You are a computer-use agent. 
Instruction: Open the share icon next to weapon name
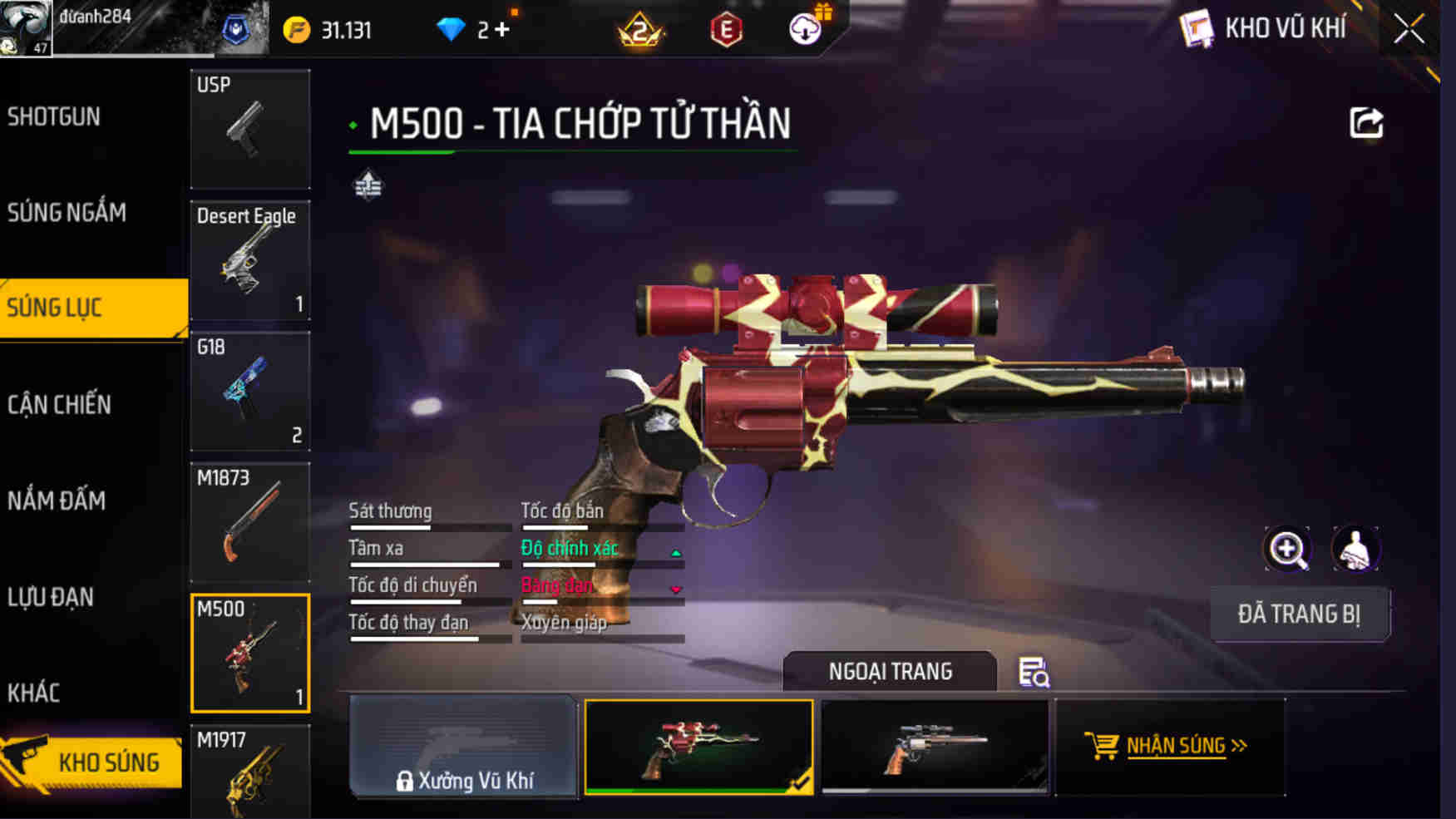[x=1365, y=122]
